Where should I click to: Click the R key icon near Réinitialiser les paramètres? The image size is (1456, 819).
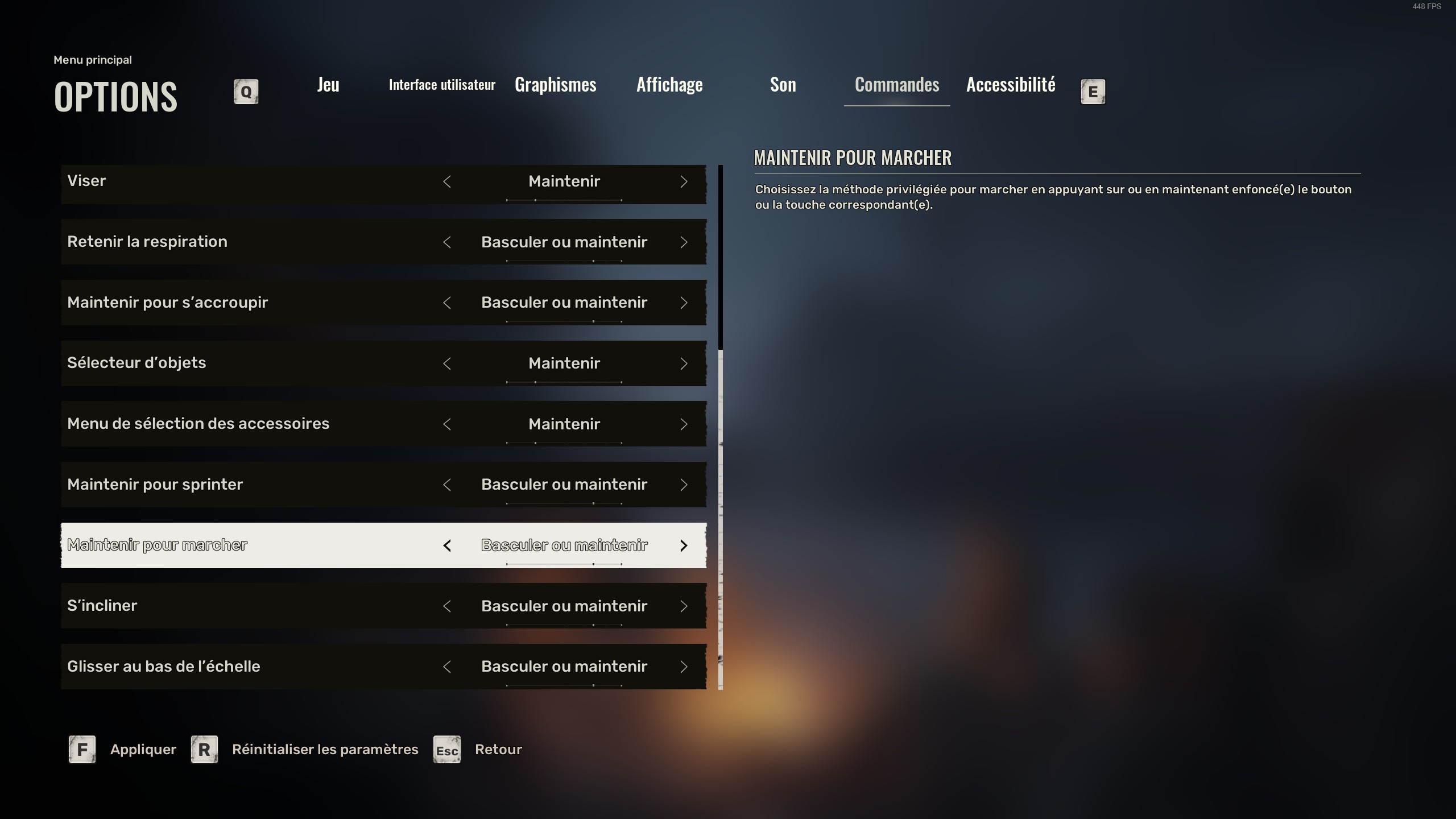pyautogui.click(x=202, y=749)
